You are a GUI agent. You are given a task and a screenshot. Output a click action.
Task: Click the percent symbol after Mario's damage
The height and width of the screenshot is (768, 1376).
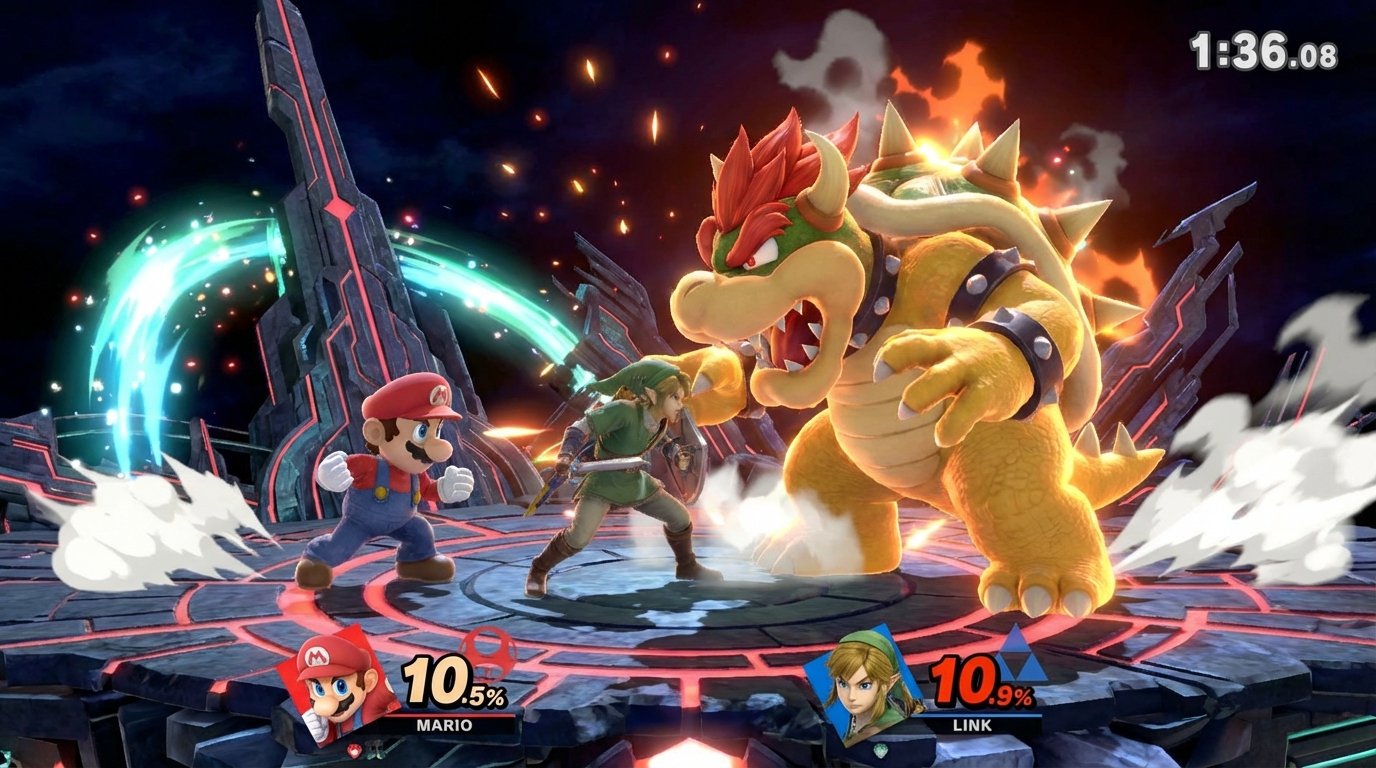[497, 697]
